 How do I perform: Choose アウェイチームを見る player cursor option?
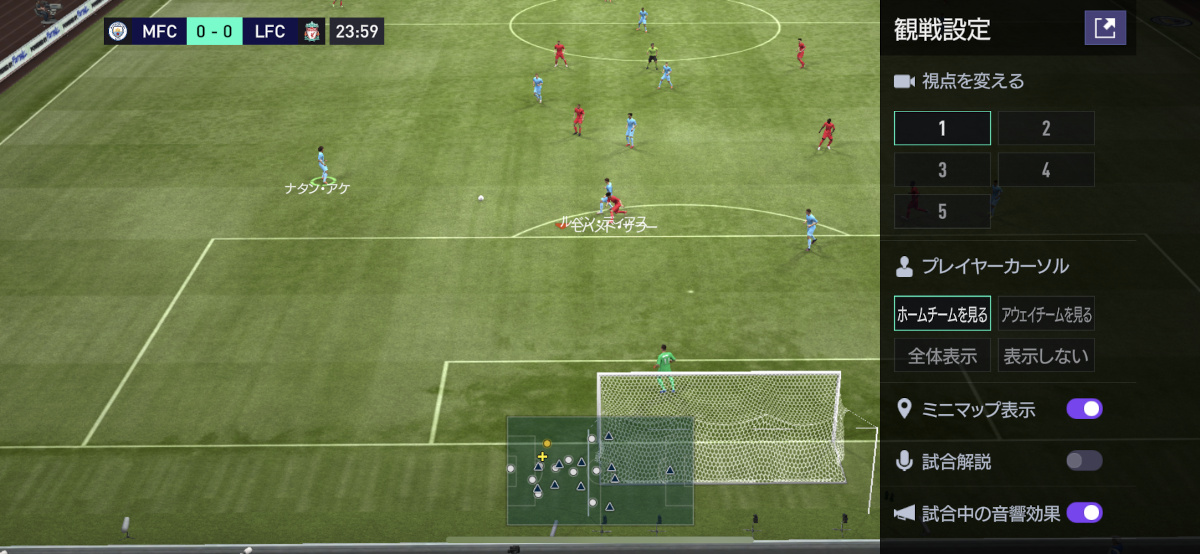1046,314
